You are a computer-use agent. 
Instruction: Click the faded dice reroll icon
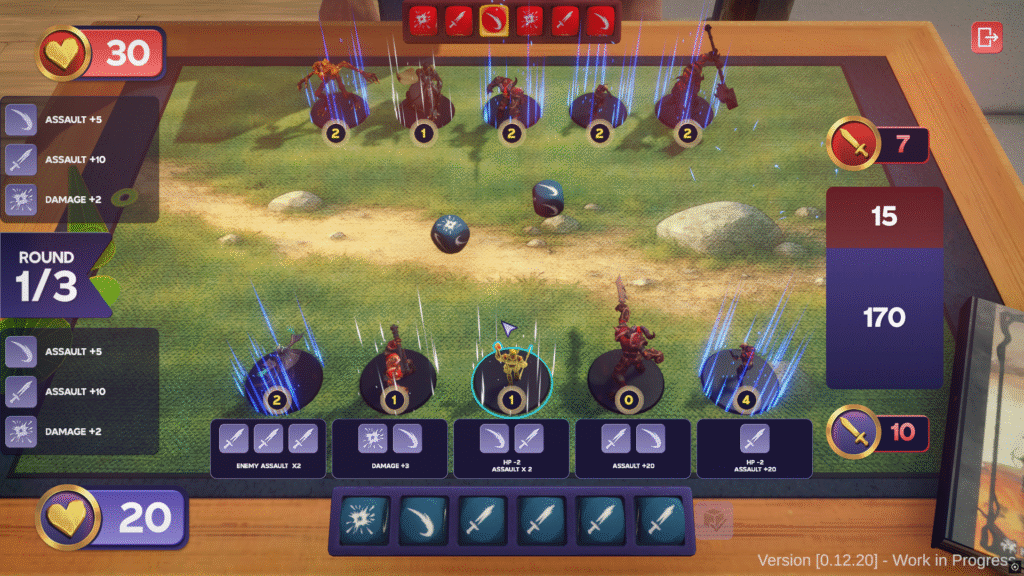point(715,521)
